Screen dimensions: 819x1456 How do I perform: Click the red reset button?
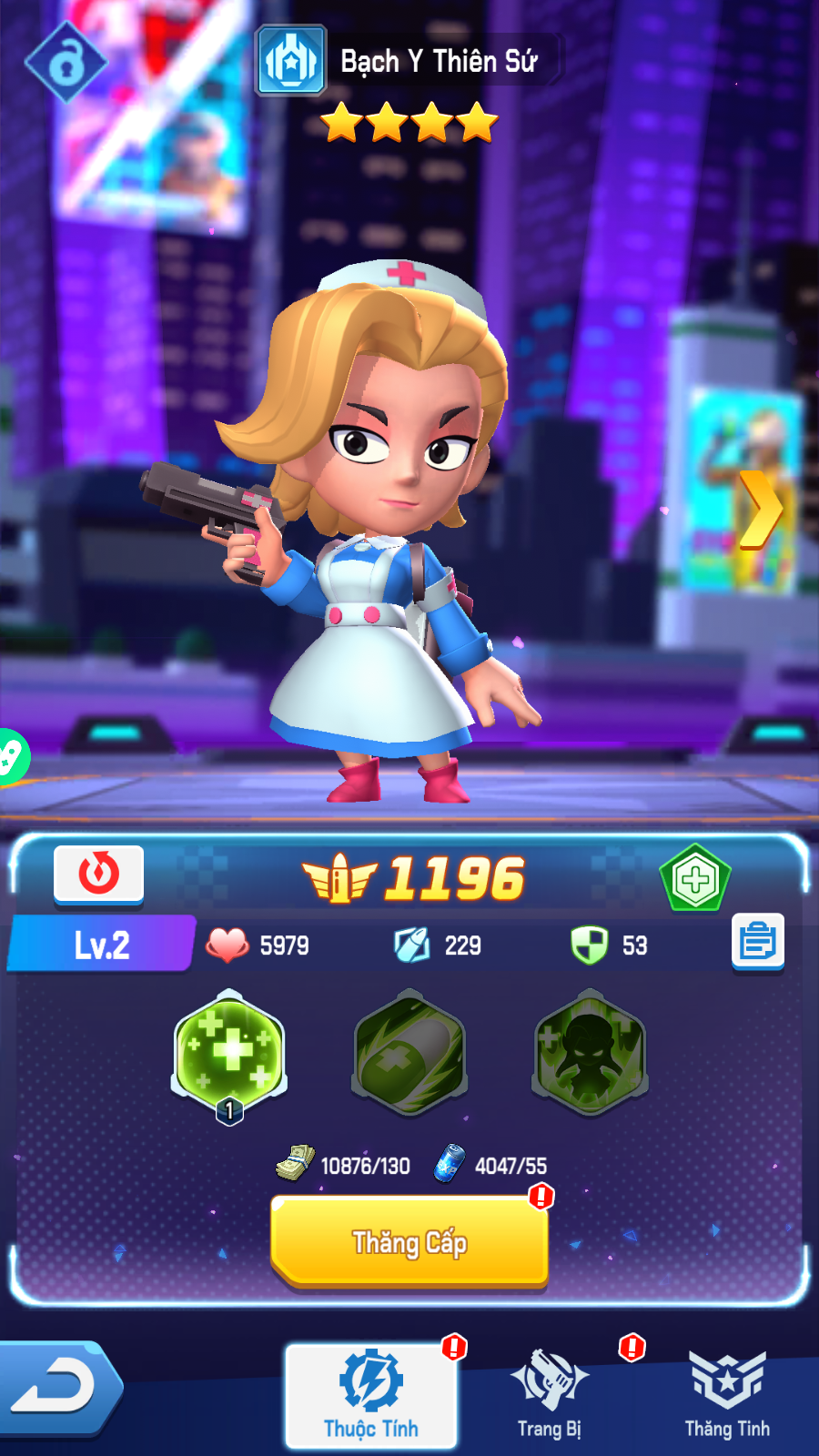tap(98, 875)
